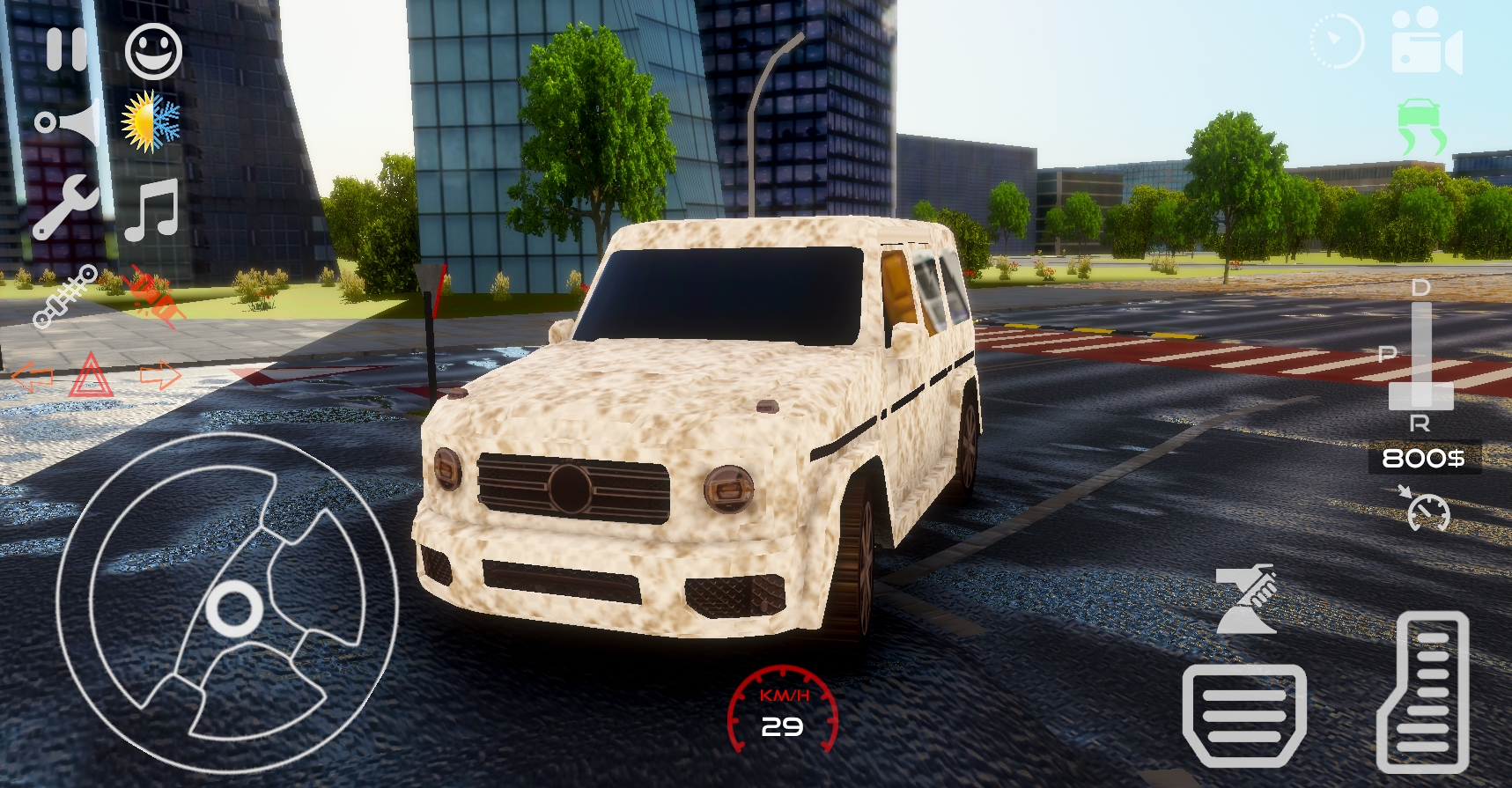The height and width of the screenshot is (788, 1512).
Task: Toggle the green traction control icon
Action: pos(1420,126)
